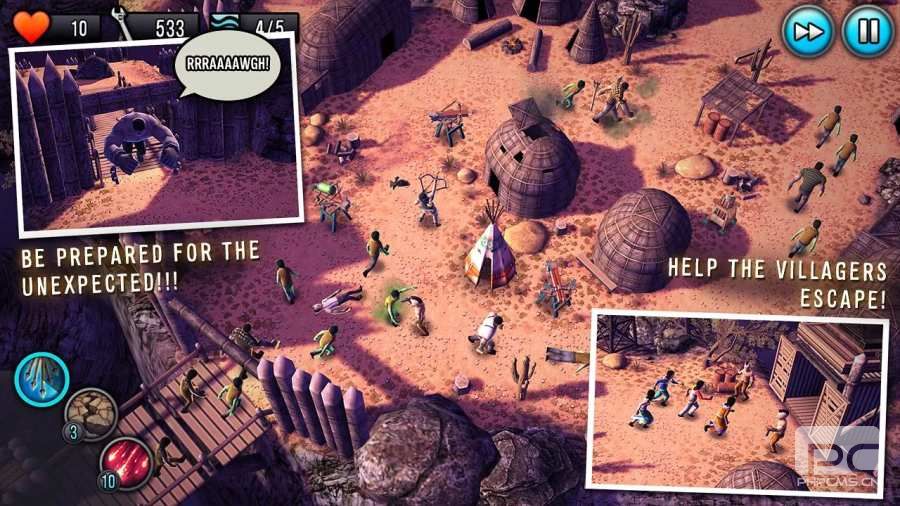Use the cracked earth ability
Screen dimensions: 900x506
tap(91, 414)
